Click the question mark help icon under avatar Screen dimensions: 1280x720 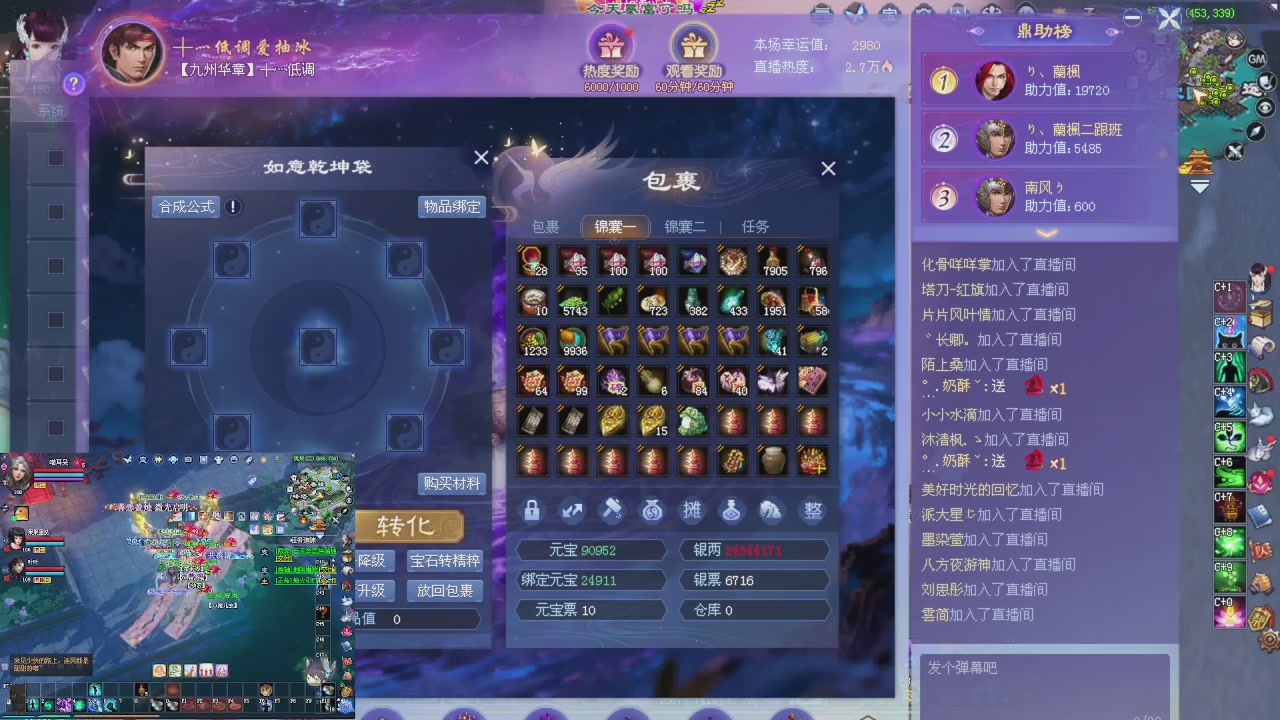[x=74, y=84]
